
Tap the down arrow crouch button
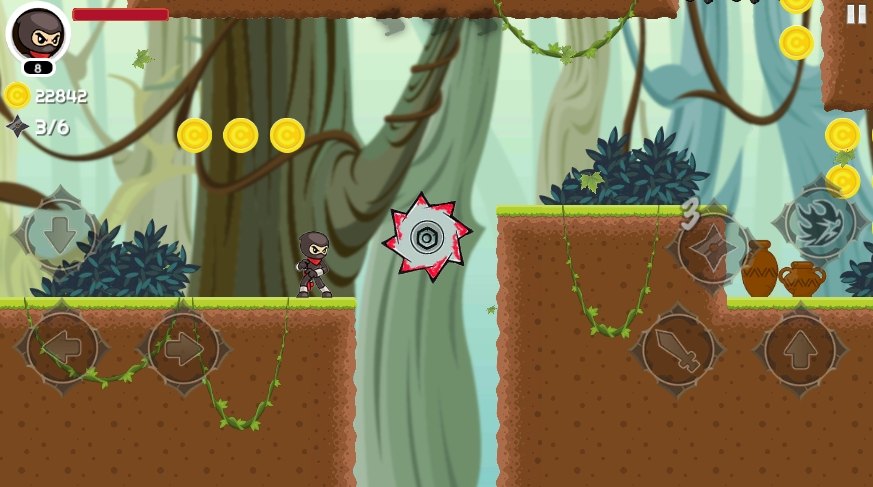(57, 233)
